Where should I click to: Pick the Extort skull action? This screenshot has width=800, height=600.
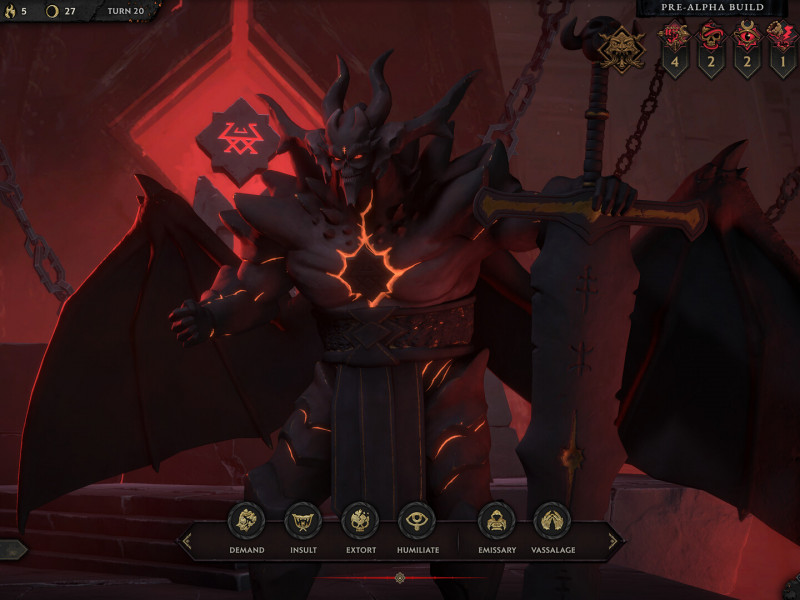pyautogui.click(x=360, y=522)
